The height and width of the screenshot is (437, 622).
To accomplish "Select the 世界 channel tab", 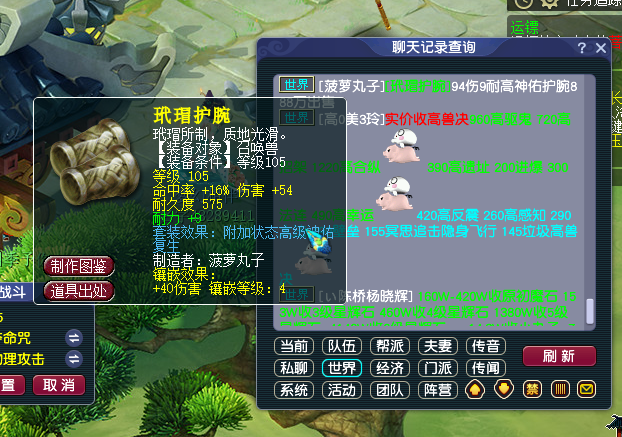I will [341, 367].
